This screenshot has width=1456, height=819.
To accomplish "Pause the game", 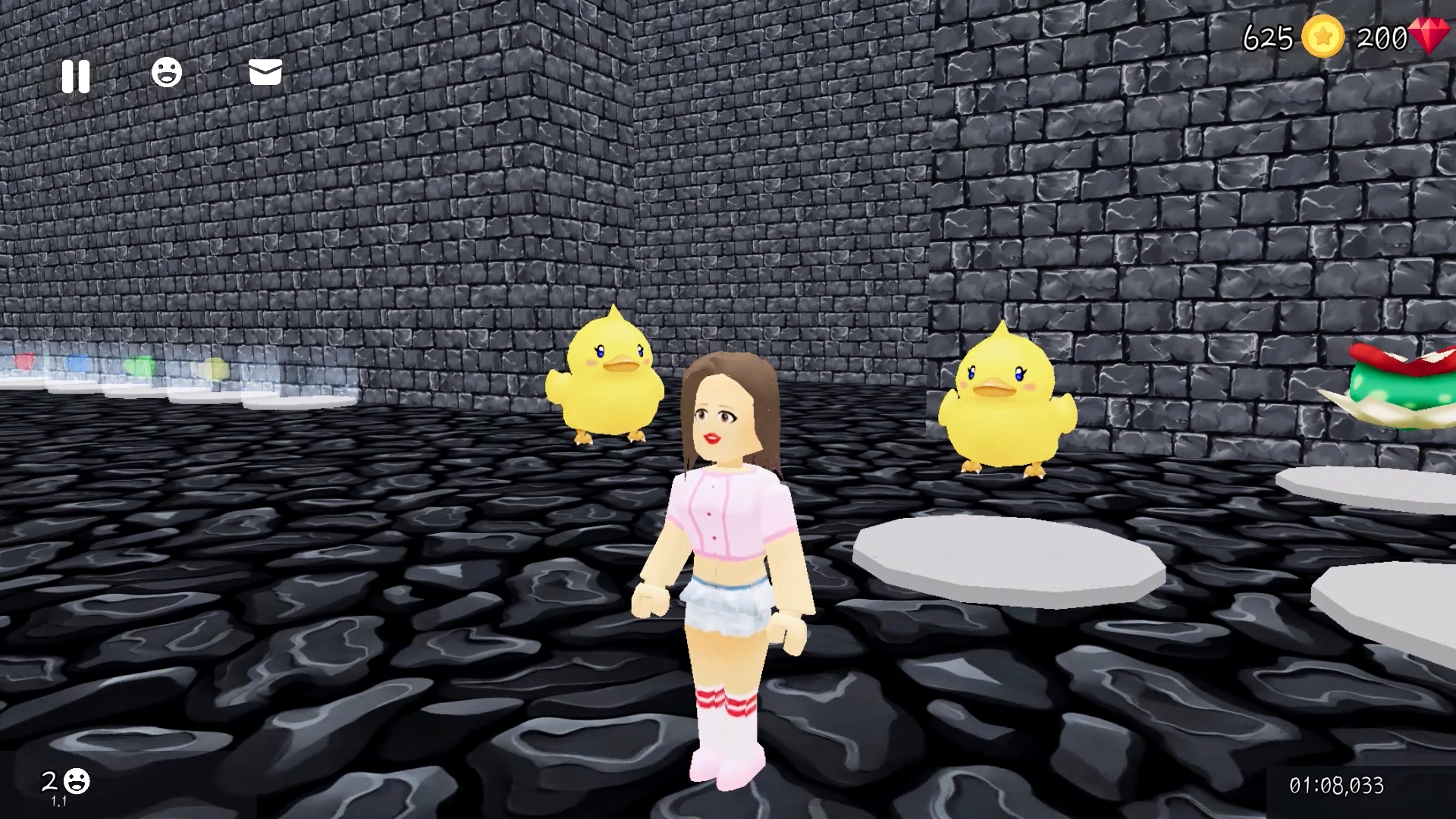I will point(76,75).
